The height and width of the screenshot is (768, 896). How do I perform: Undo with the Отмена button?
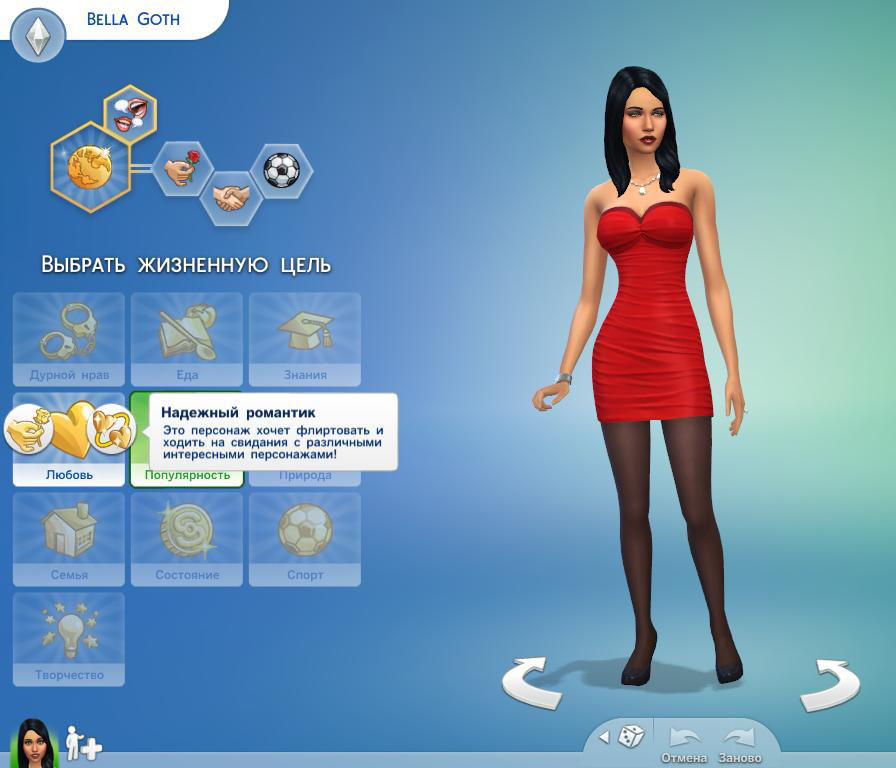(684, 744)
